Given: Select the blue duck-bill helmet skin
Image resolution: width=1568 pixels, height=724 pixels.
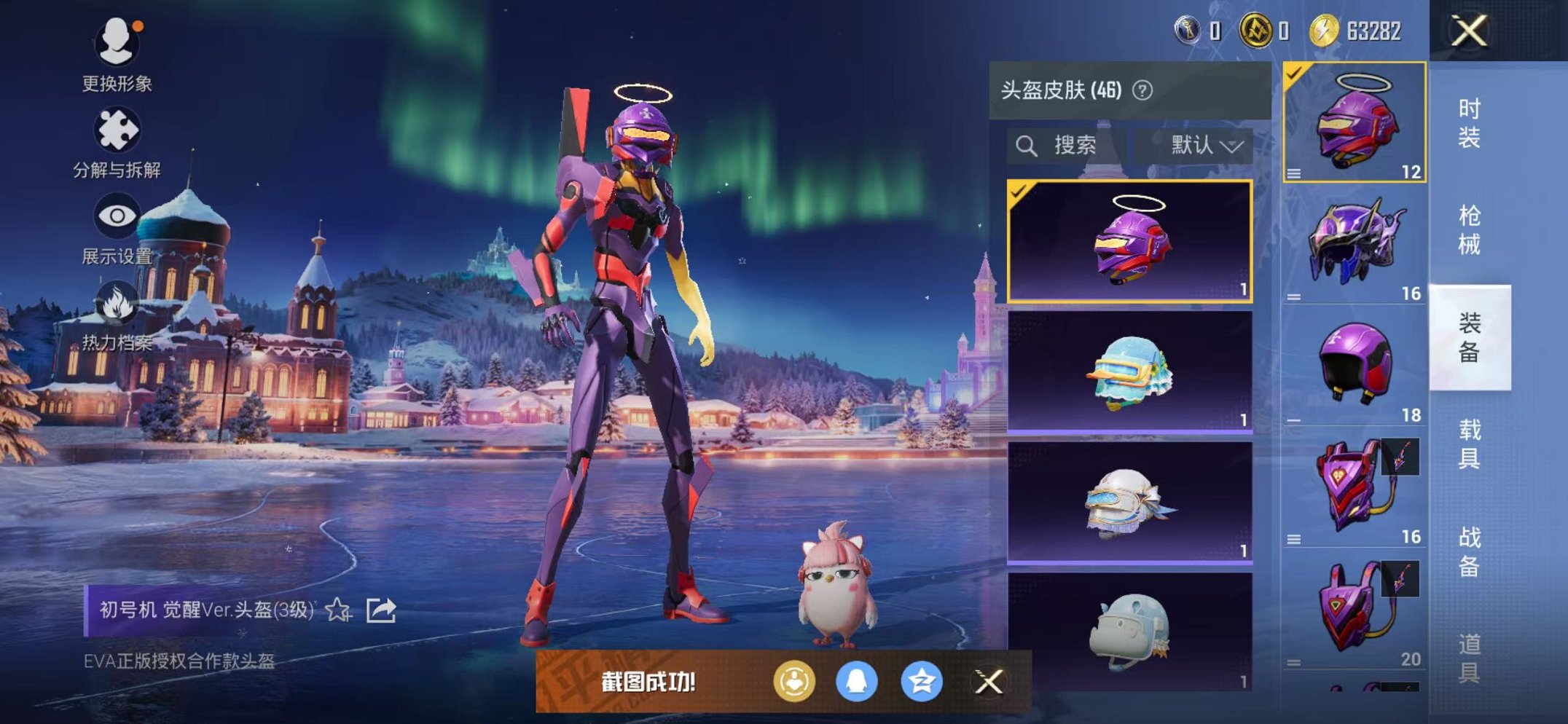Looking at the screenshot, I should 1130,371.
